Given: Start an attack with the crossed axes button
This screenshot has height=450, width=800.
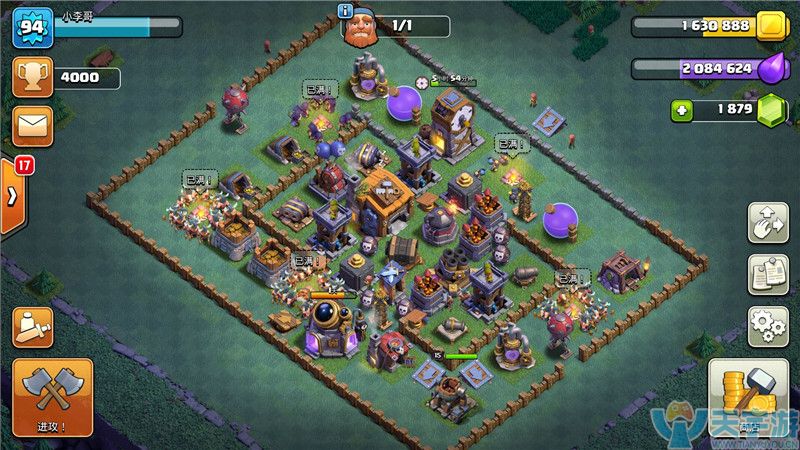Looking at the screenshot, I should coord(52,397).
